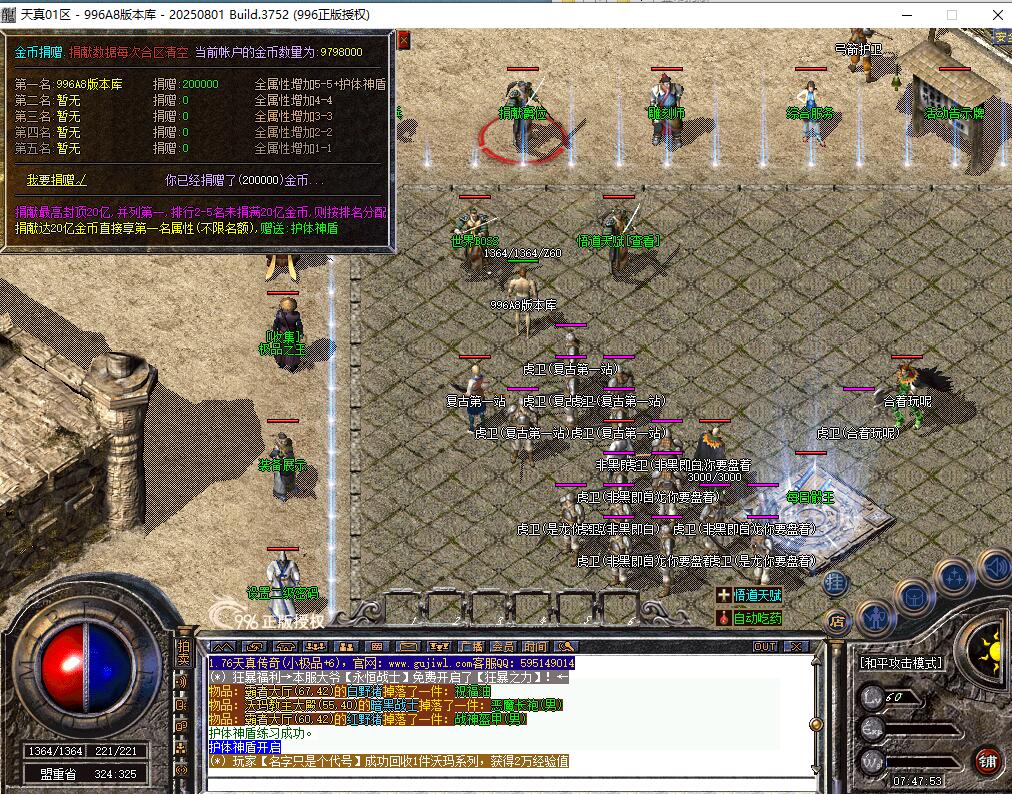
Task: Open the 拍卖 auction side button
Action: 183,652
